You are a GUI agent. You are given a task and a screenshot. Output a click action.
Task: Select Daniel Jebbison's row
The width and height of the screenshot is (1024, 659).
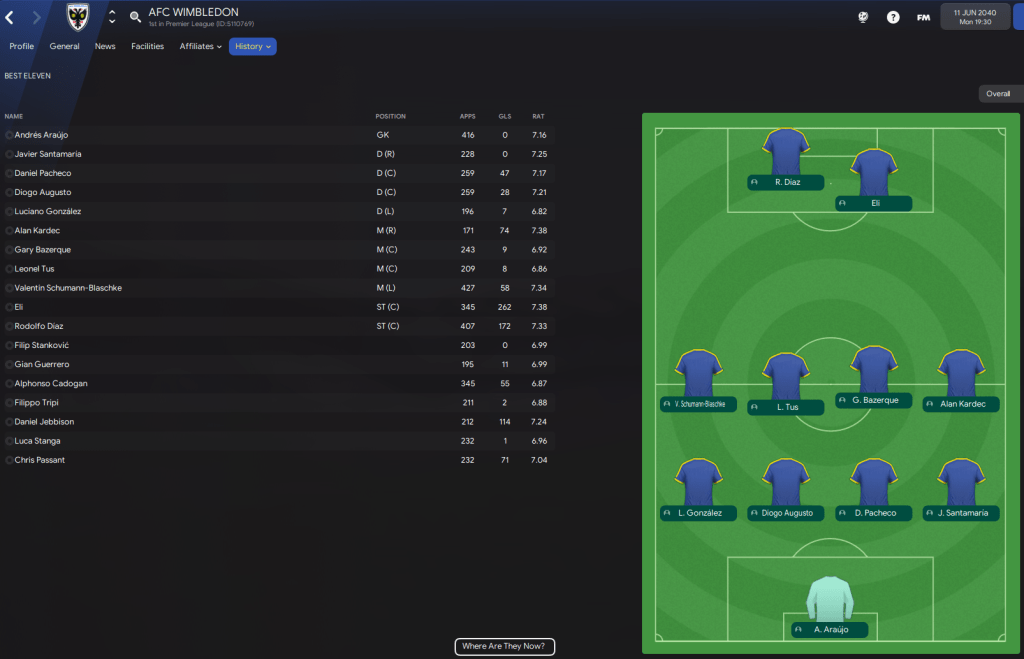pyautogui.click(x=44, y=422)
